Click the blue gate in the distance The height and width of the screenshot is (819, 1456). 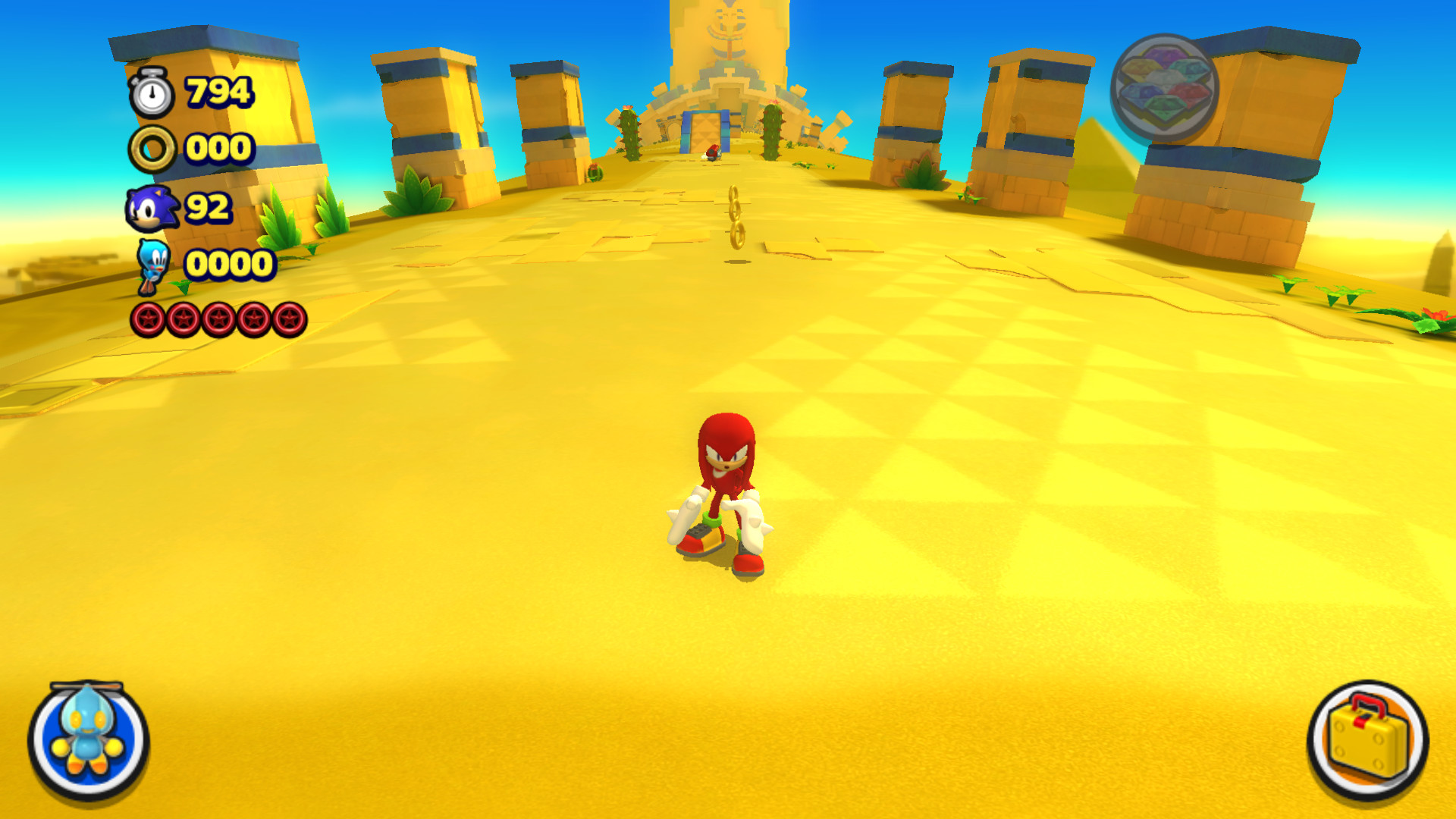(705, 133)
